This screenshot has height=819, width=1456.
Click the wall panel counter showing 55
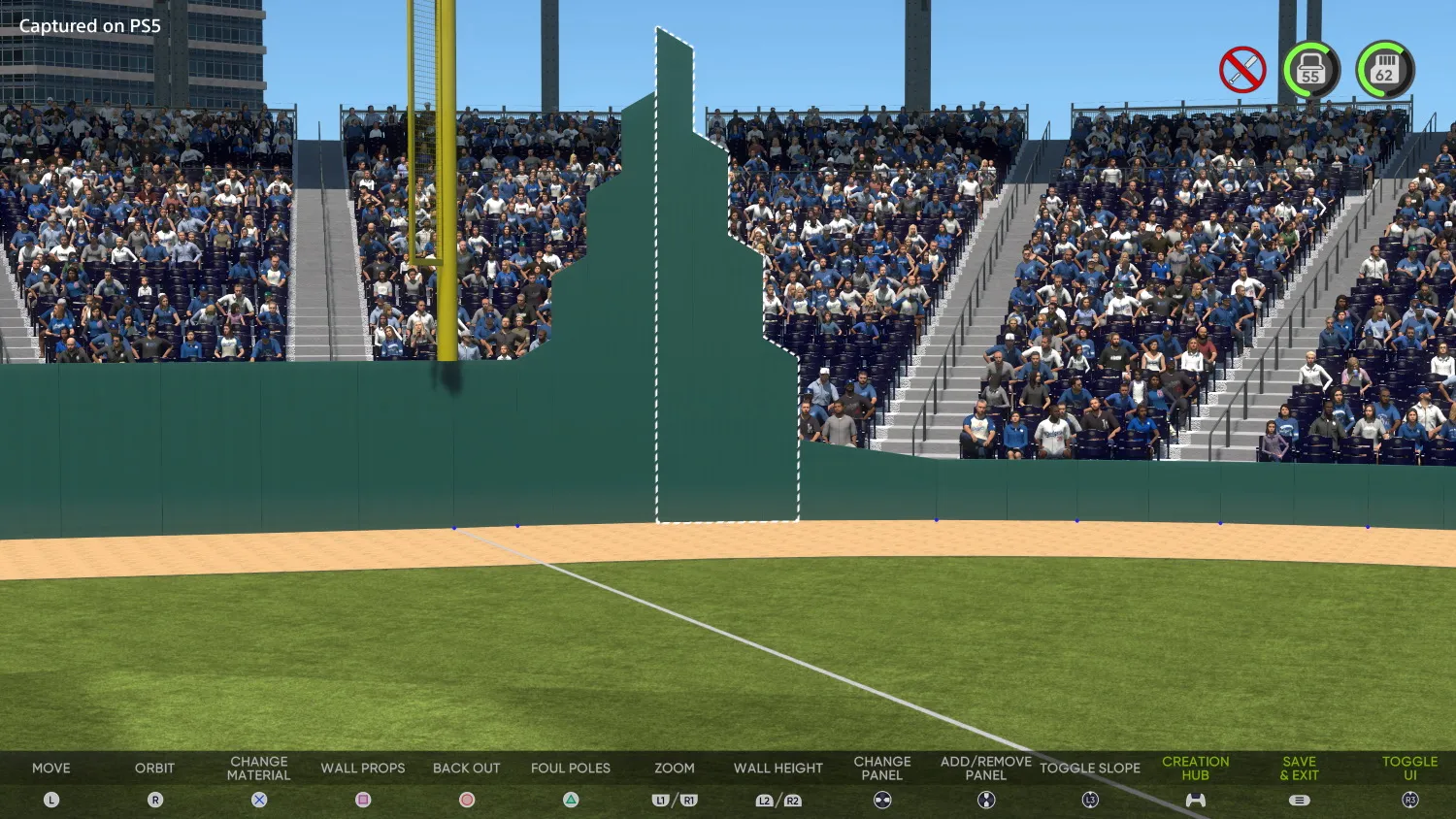pyautogui.click(x=1311, y=68)
